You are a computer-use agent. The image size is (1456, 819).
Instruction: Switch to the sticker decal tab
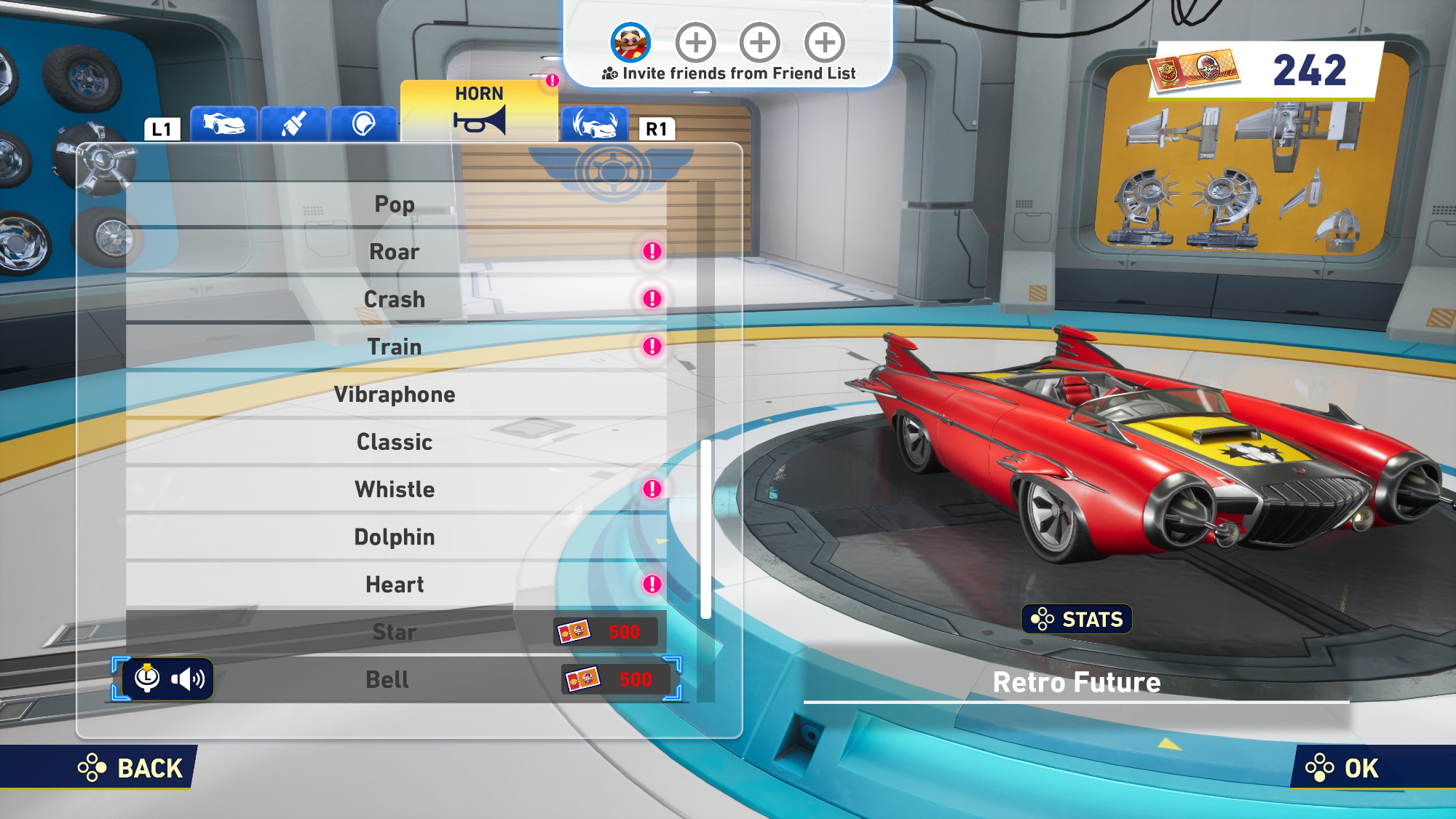click(x=363, y=124)
